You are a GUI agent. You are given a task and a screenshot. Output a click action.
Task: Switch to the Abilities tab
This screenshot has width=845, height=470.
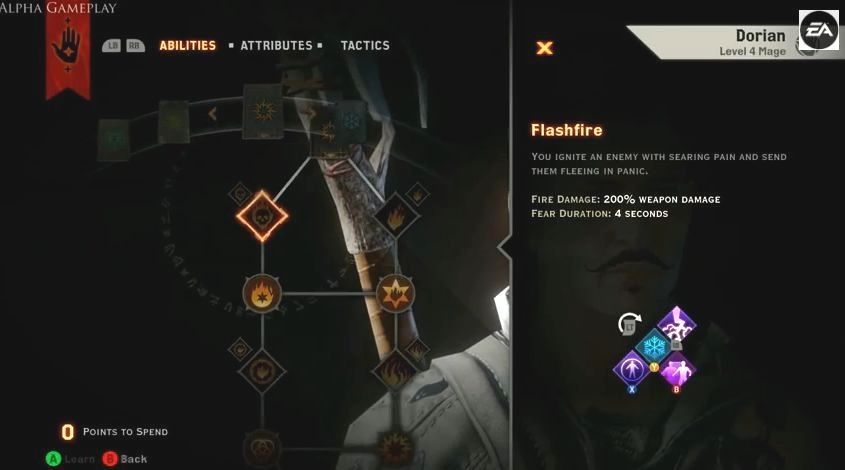(x=187, y=45)
